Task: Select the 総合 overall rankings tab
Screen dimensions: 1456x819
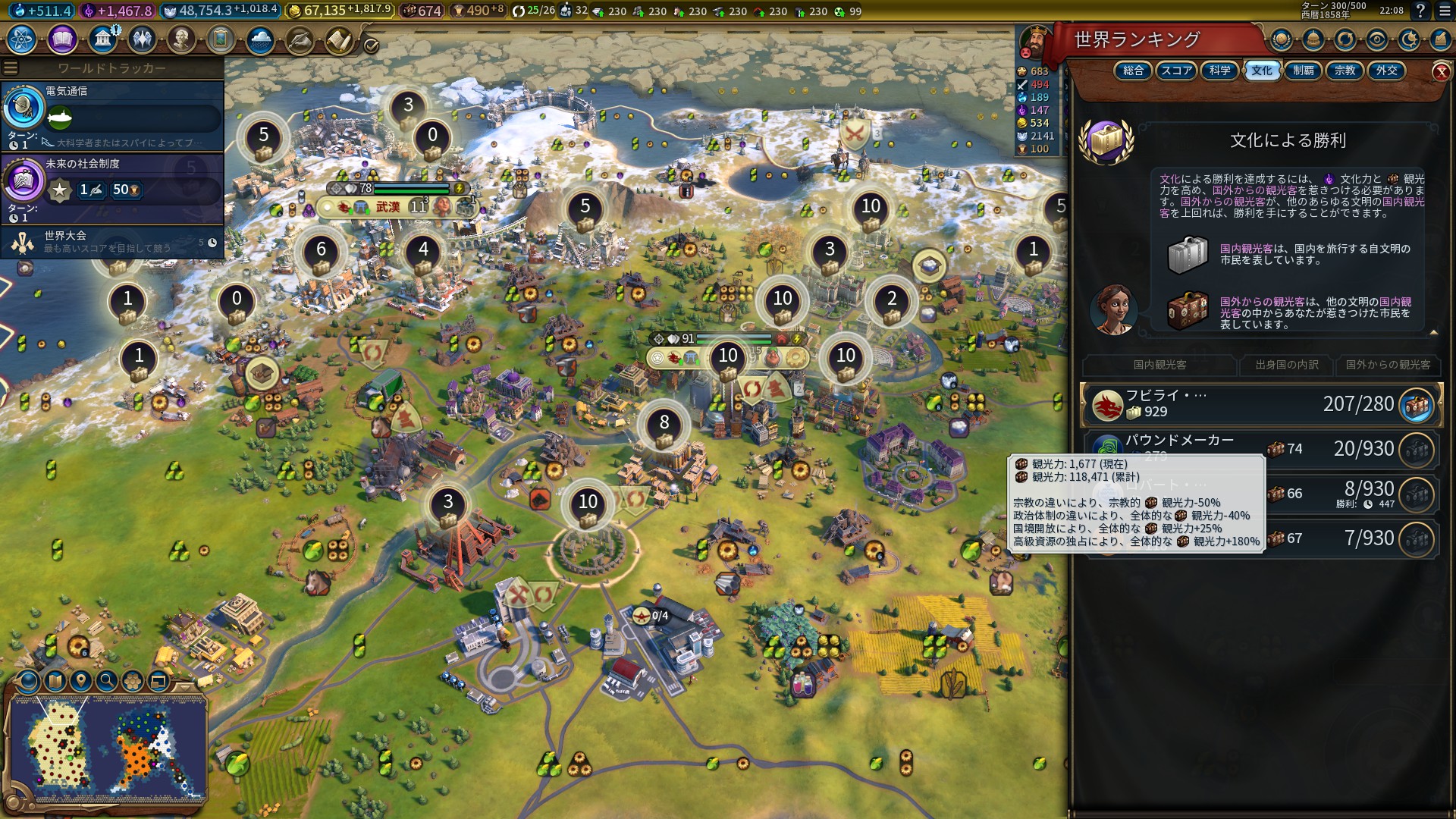Action: [1133, 71]
